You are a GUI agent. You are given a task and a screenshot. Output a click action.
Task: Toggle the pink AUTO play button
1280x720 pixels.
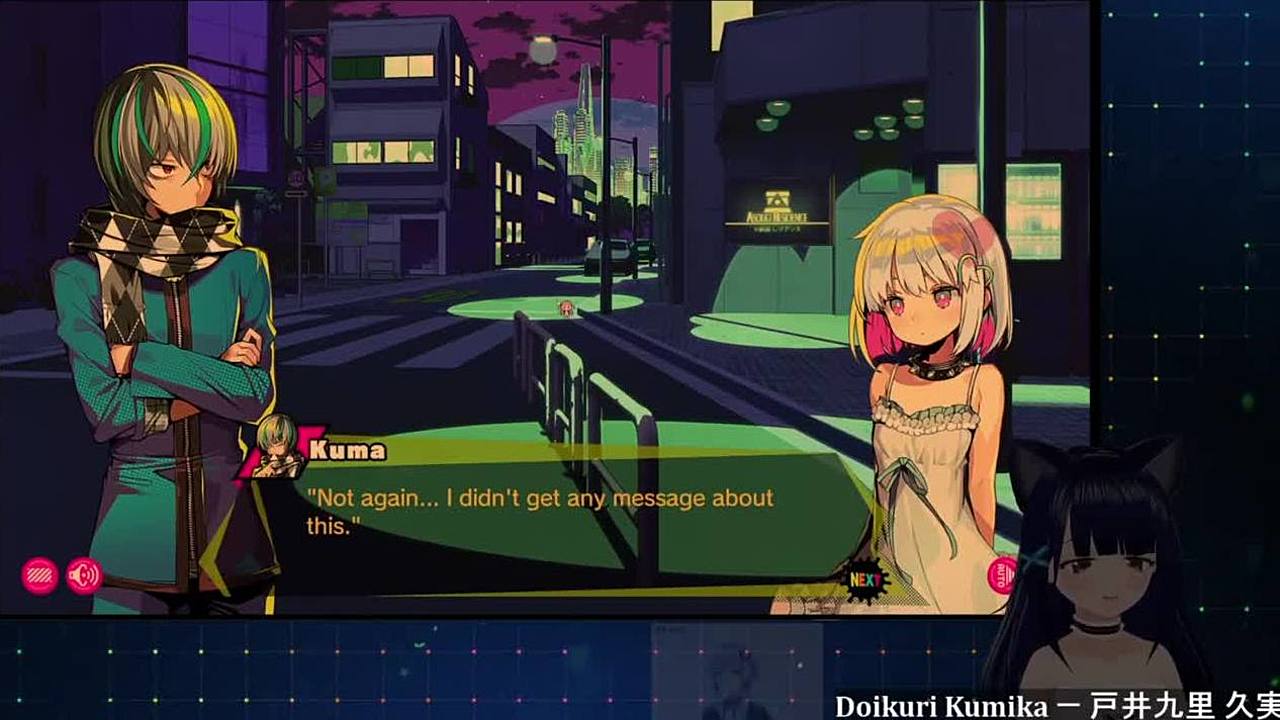click(x=1001, y=575)
